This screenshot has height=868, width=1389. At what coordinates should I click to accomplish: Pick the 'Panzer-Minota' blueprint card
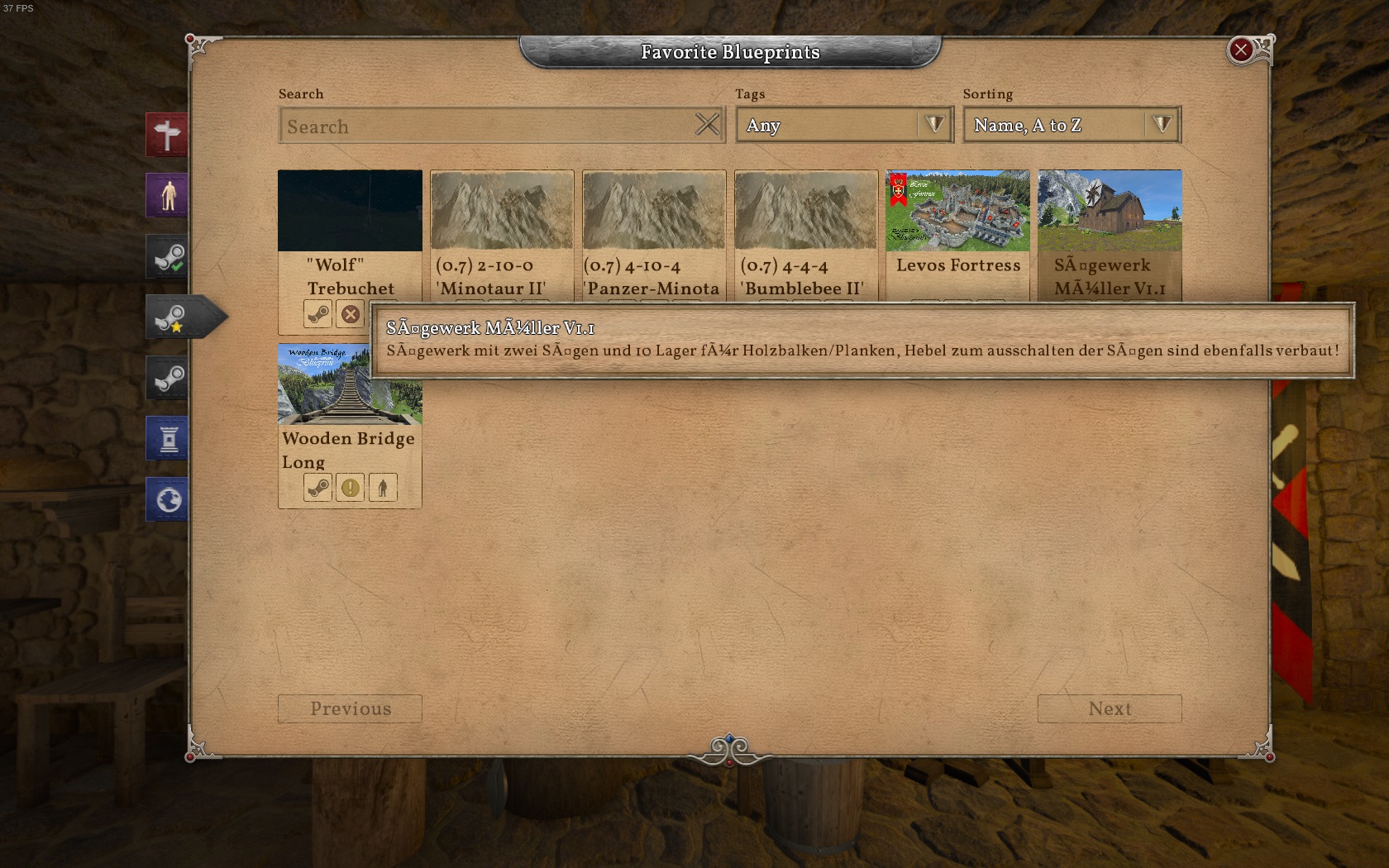click(x=654, y=212)
